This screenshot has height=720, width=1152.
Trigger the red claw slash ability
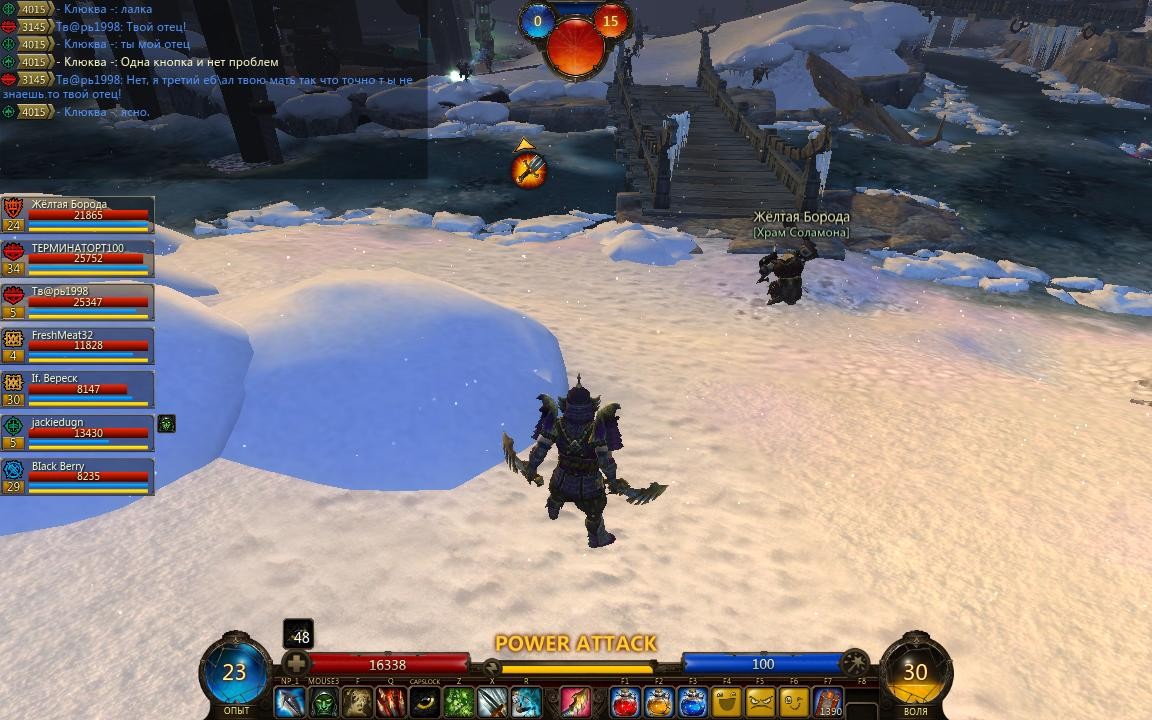tap(391, 702)
